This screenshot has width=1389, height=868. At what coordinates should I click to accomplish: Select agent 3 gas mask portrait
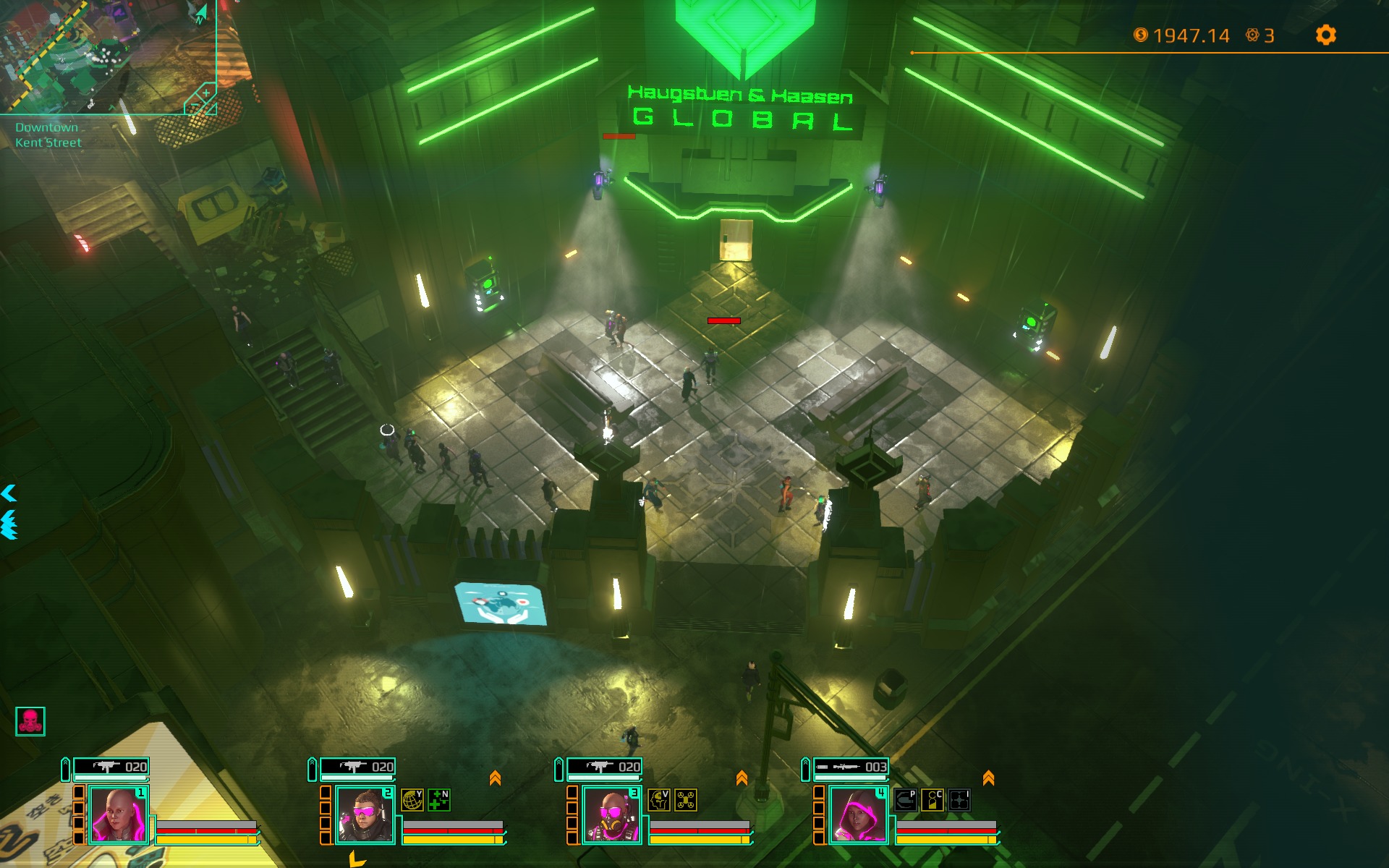(611, 815)
